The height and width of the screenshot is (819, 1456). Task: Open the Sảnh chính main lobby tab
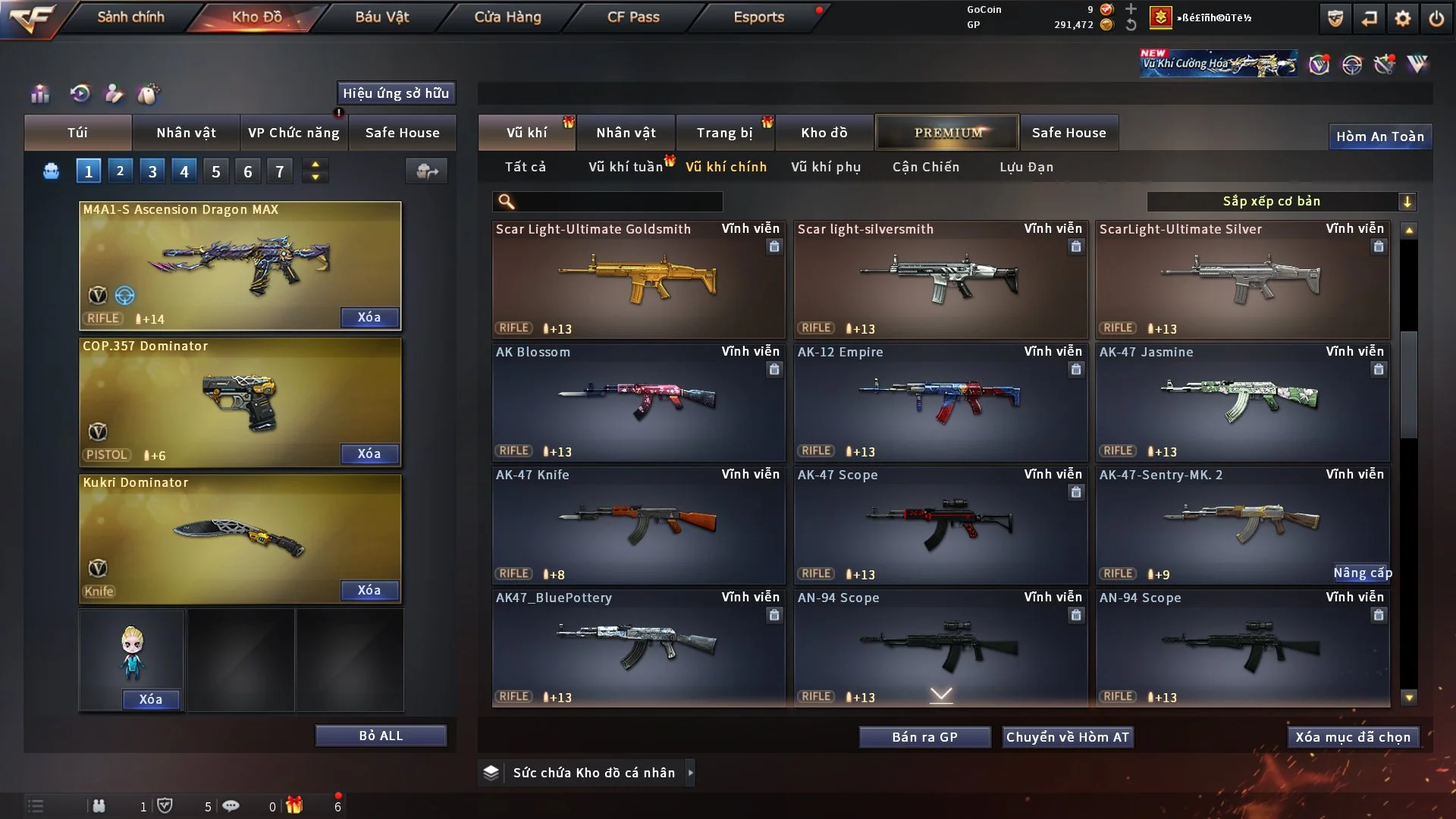pos(130,17)
